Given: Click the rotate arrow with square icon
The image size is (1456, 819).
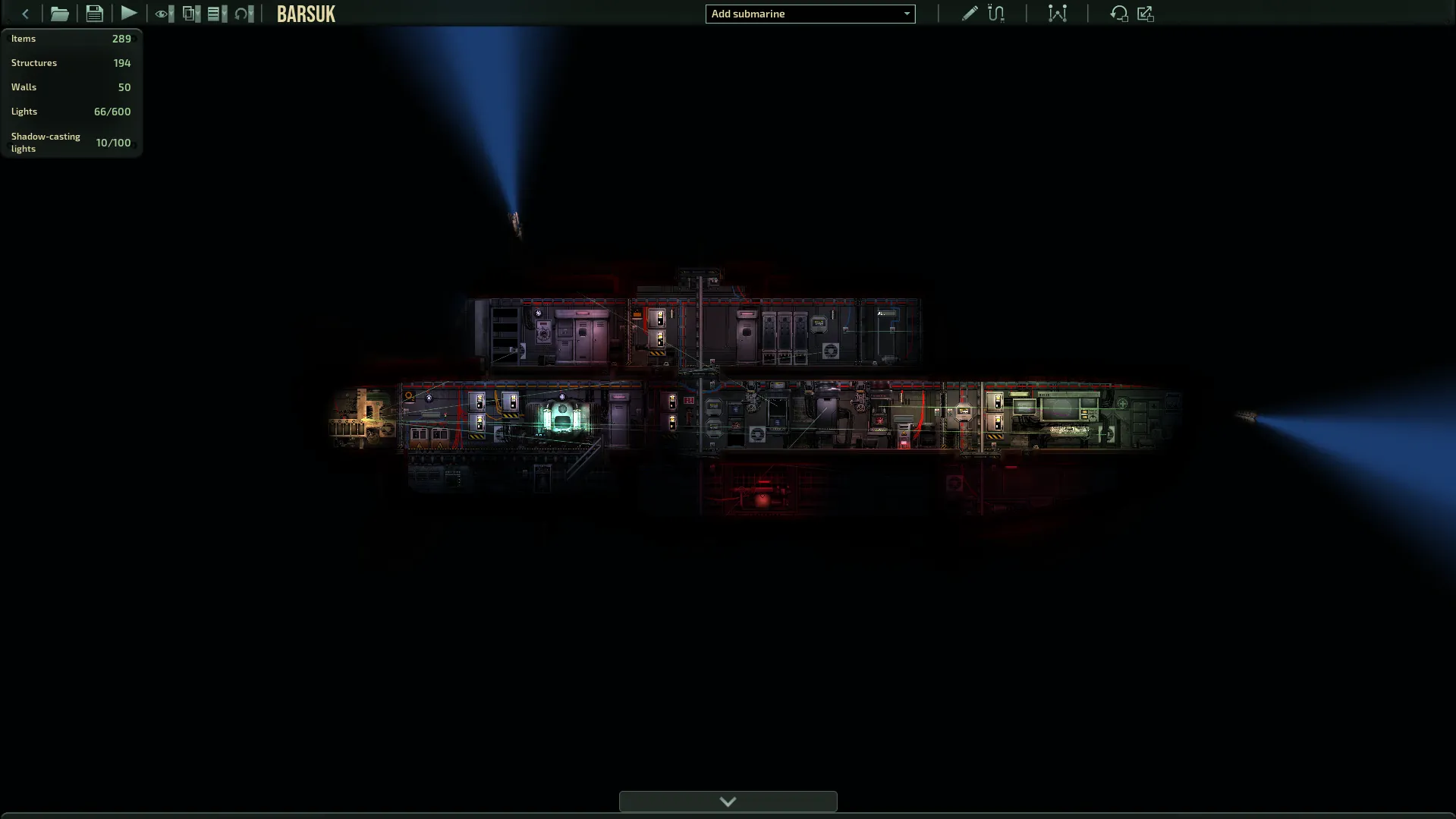Looking at the screenshot, I should pos(1118,14).
